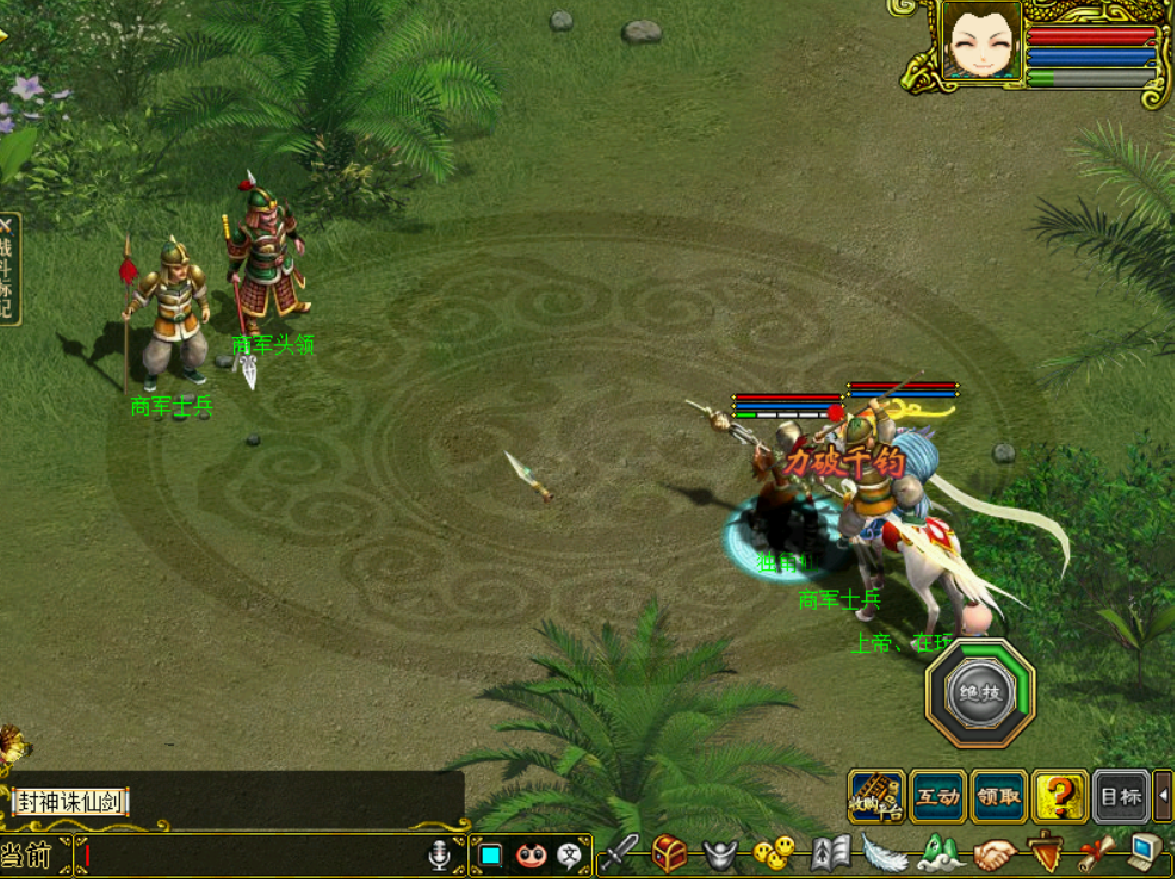
Task: Select the white feather icon
Action: (884, 853)
